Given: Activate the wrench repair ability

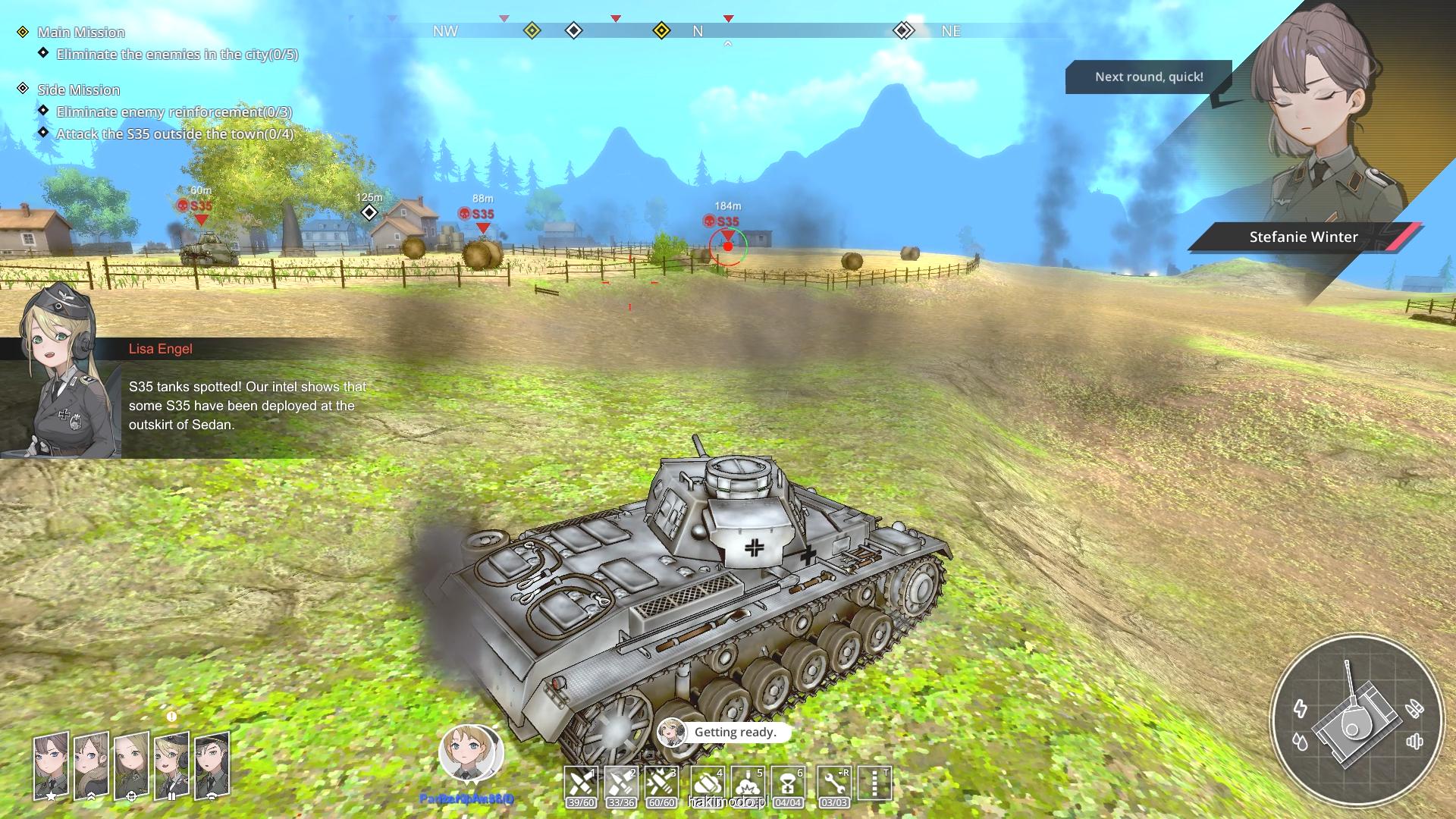Looking at the screenshot, I should (834, 784).
